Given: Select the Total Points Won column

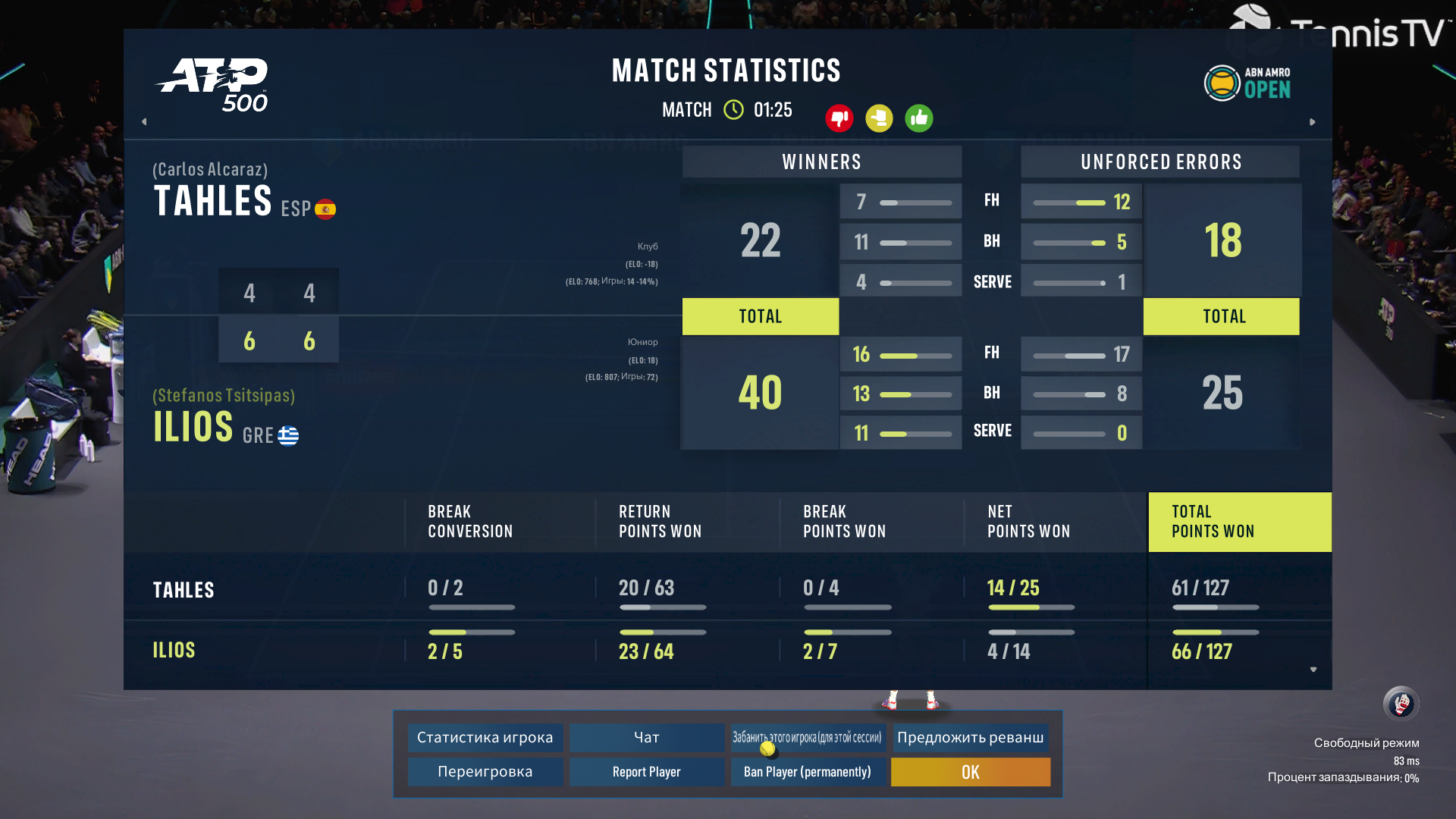Looking at the screenshot, I should (x=1239, y=522).
